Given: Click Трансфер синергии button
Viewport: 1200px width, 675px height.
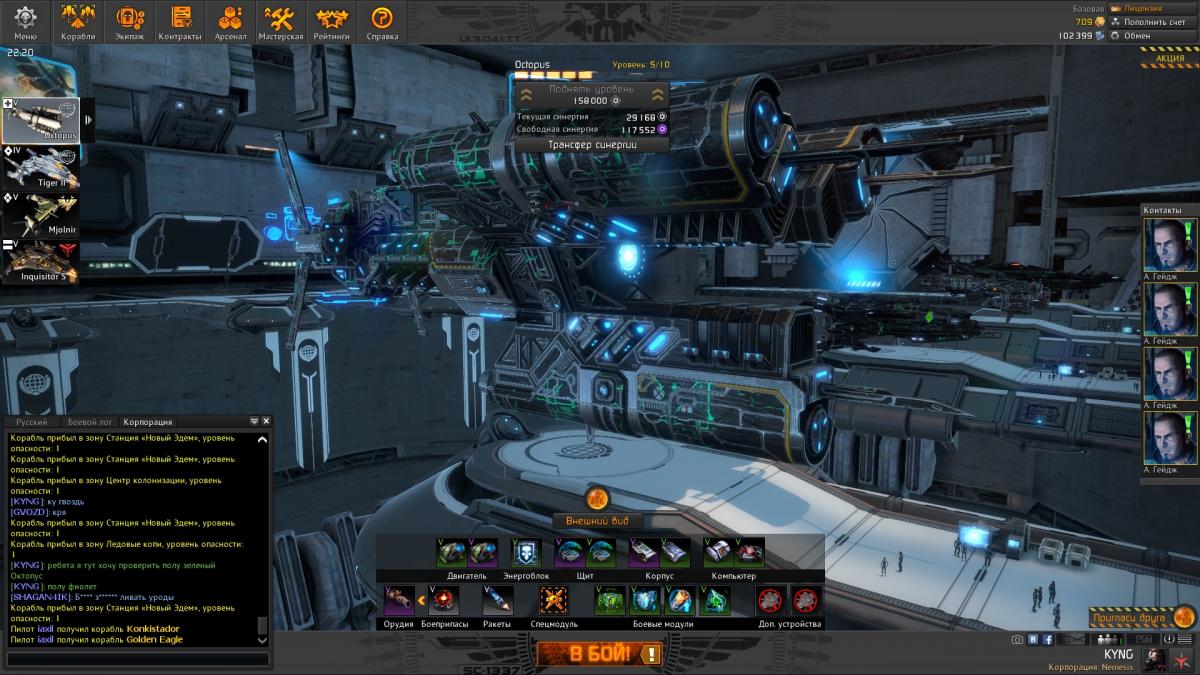Looking at the screenshot, I should 591,144.
